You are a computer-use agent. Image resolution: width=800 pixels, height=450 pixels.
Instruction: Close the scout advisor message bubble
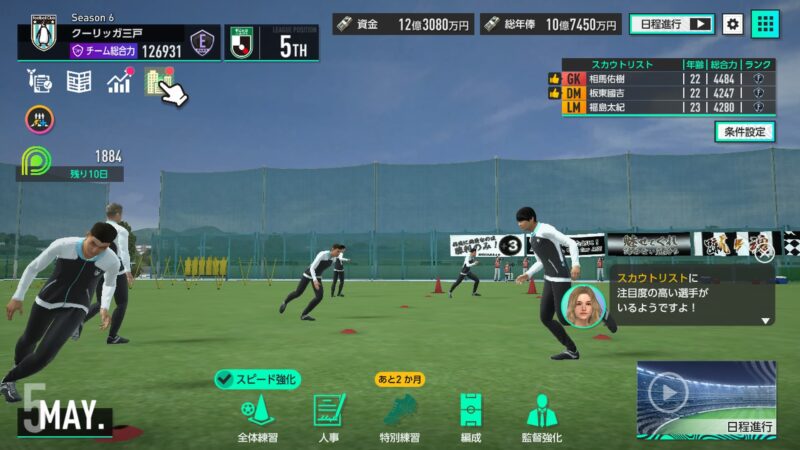coord(764,253)
